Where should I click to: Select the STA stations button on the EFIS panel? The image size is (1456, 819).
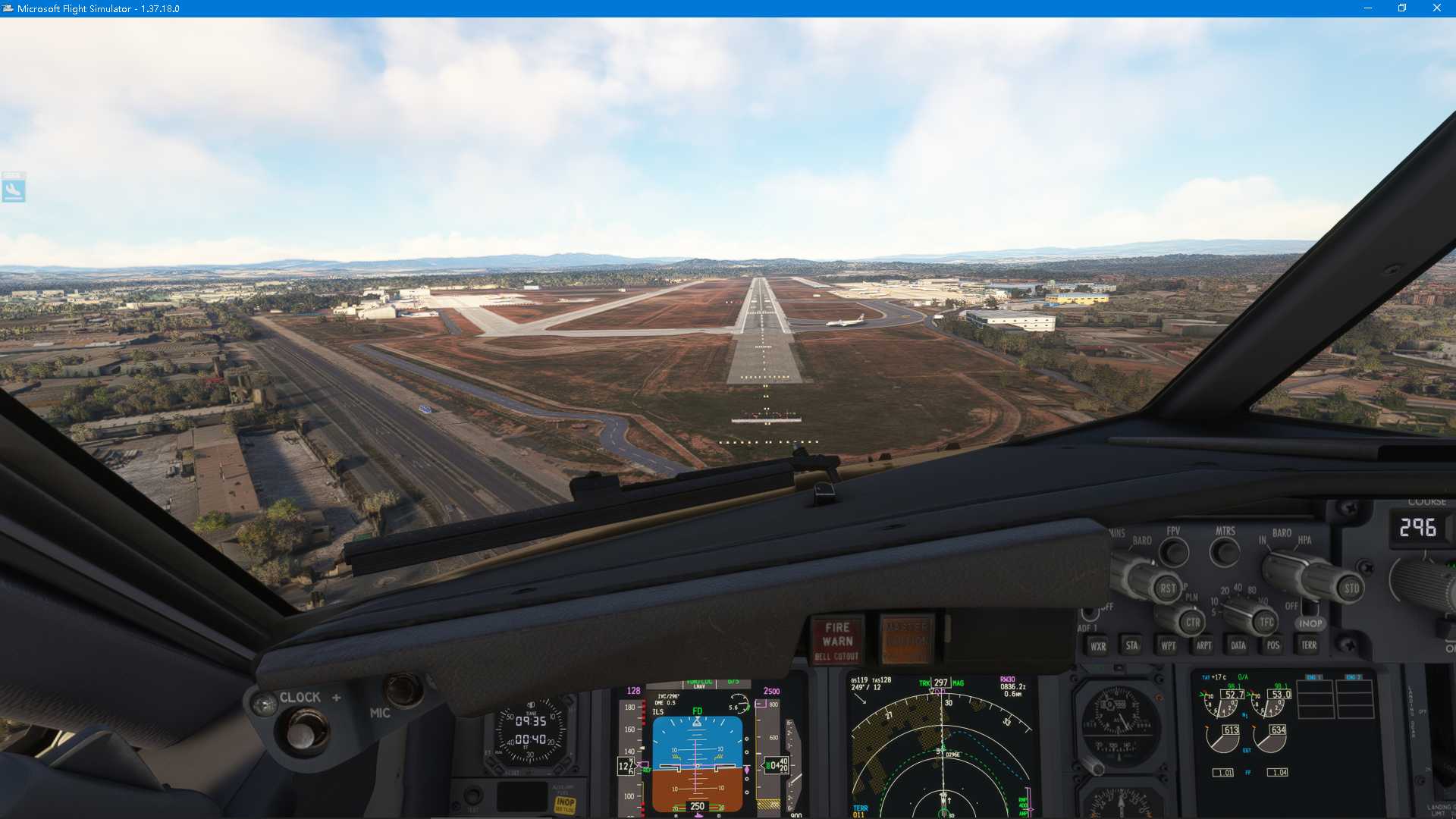tap(1130, 645)
